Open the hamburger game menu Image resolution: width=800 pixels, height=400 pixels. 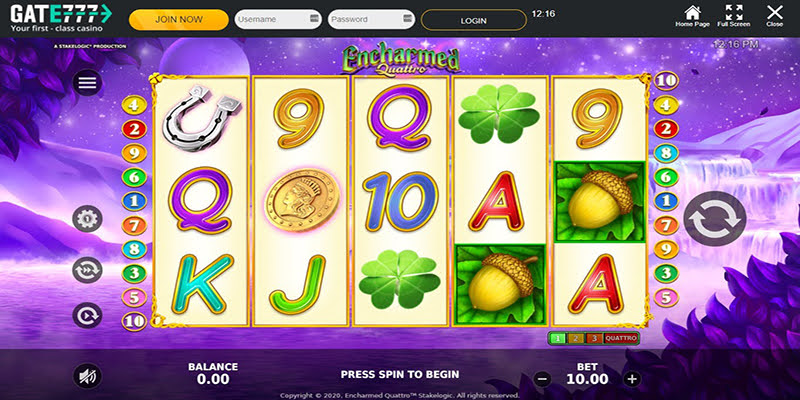[x=87, y=83]
